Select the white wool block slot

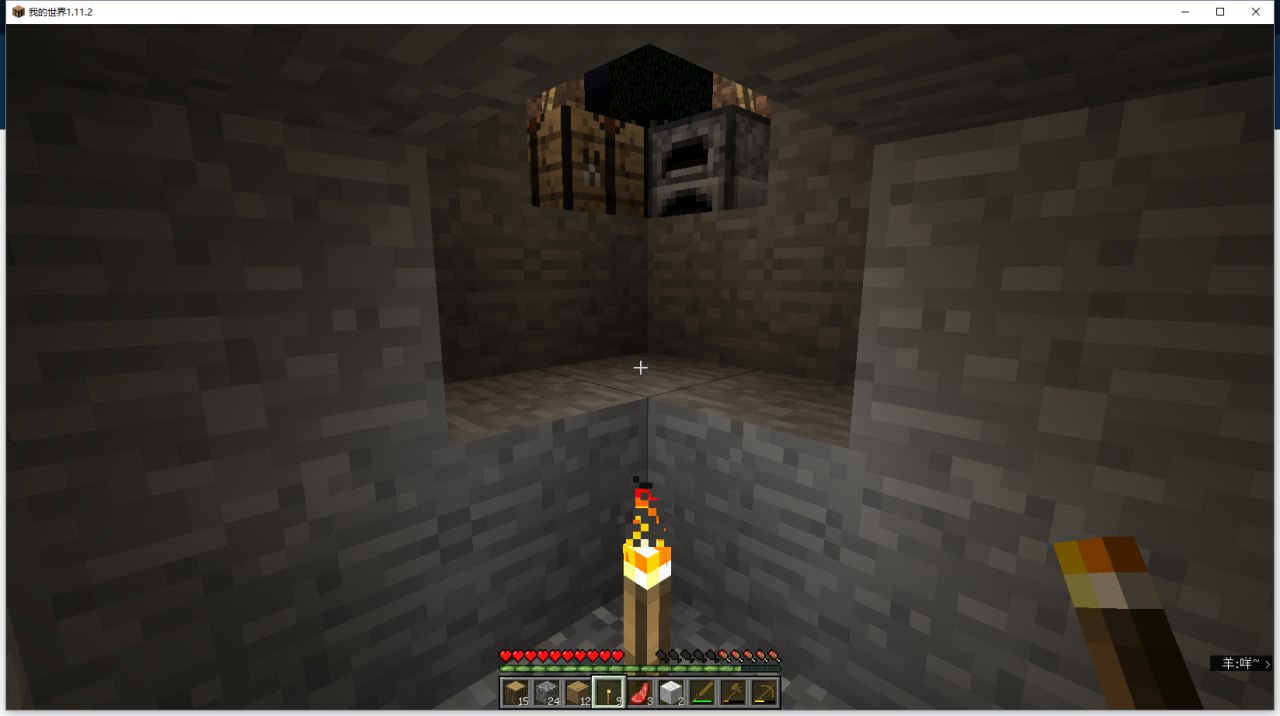coord(671,692)
